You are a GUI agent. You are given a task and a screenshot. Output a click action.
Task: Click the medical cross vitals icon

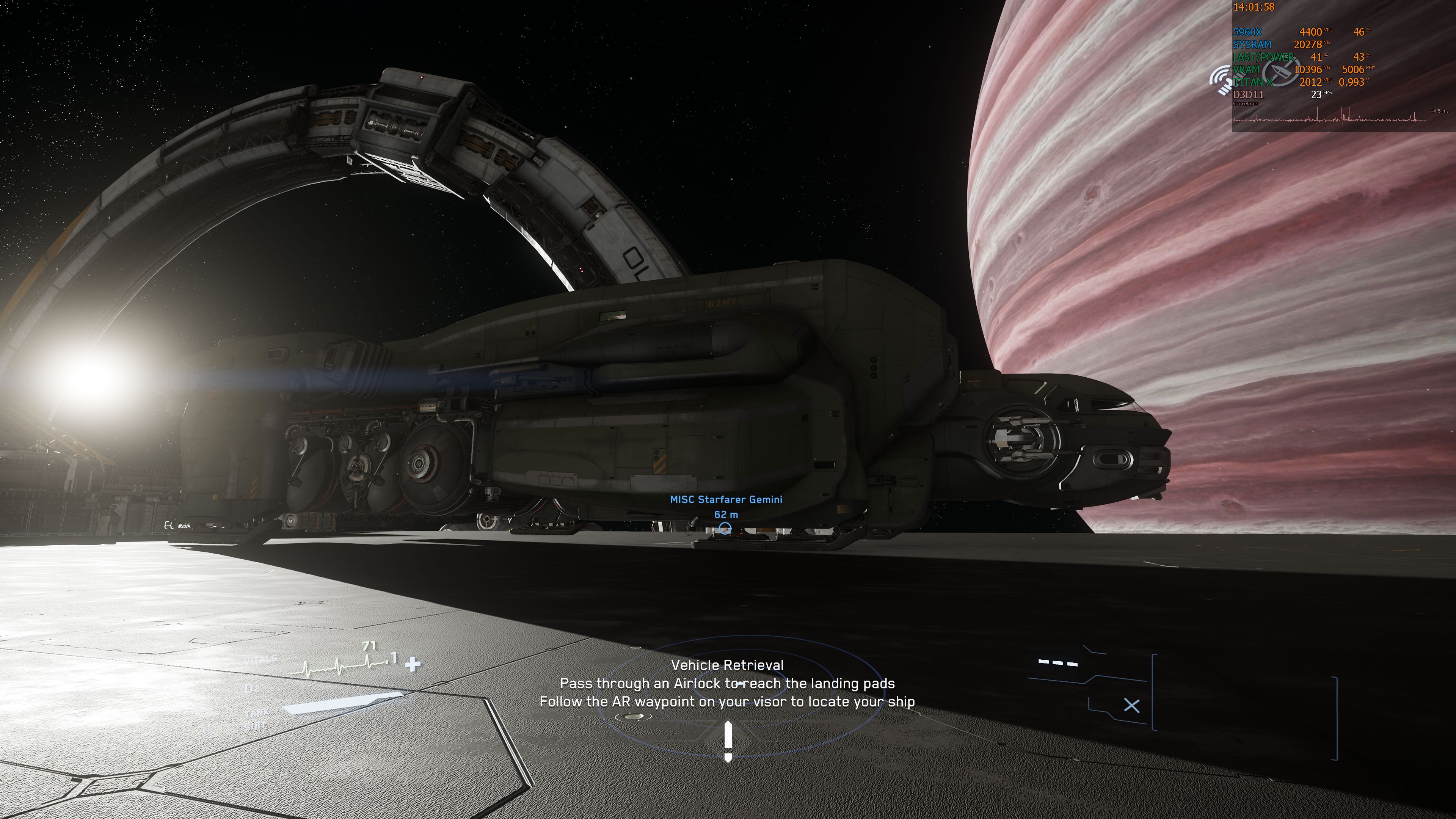click(x=413, y=664)
